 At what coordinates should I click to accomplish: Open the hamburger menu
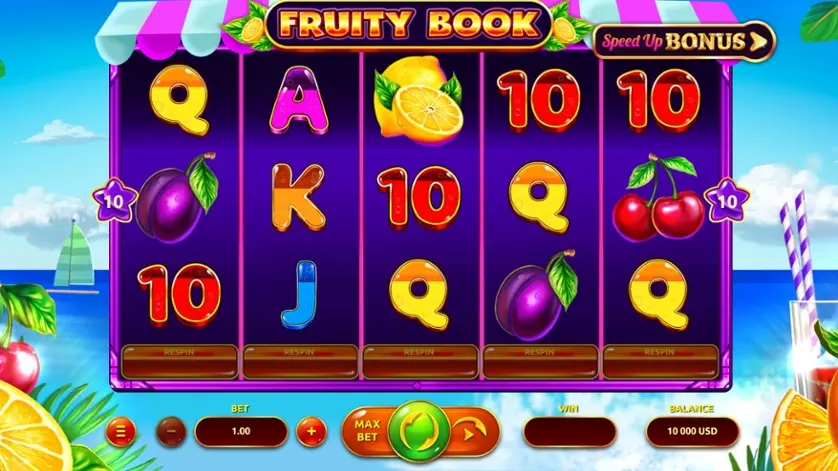point(120,433)
